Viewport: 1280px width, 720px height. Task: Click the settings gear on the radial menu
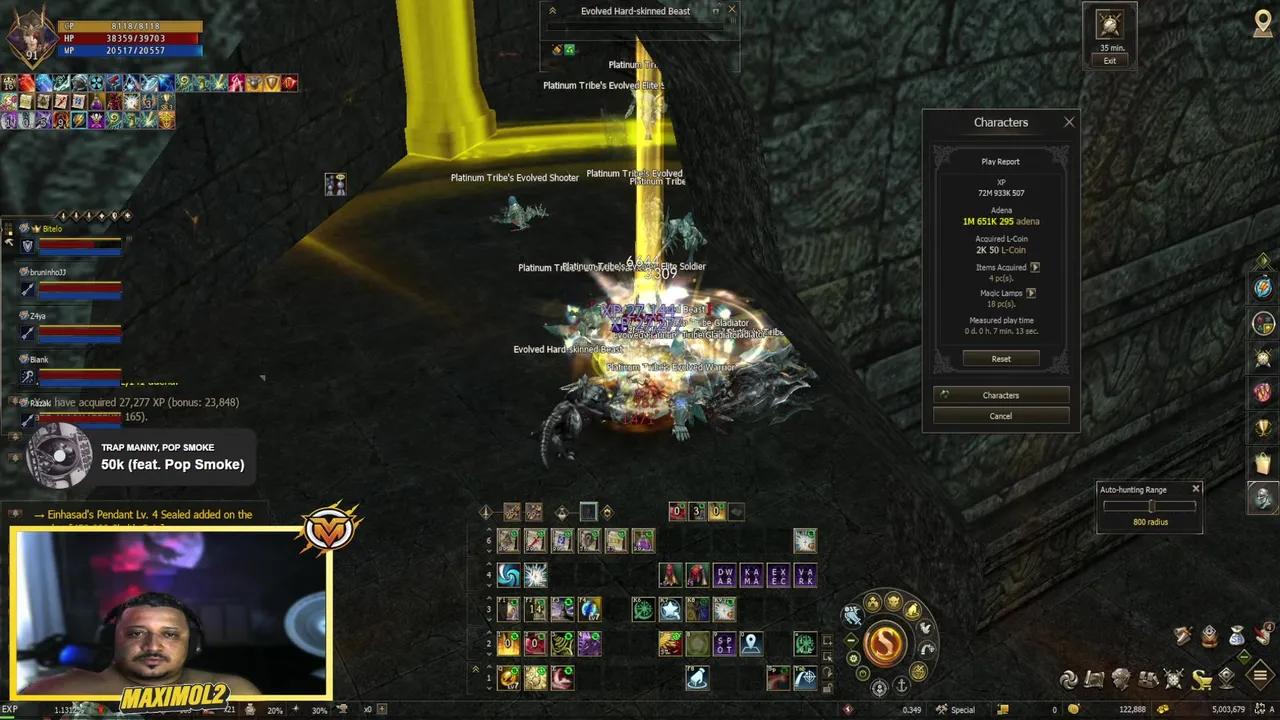(854, 659)
